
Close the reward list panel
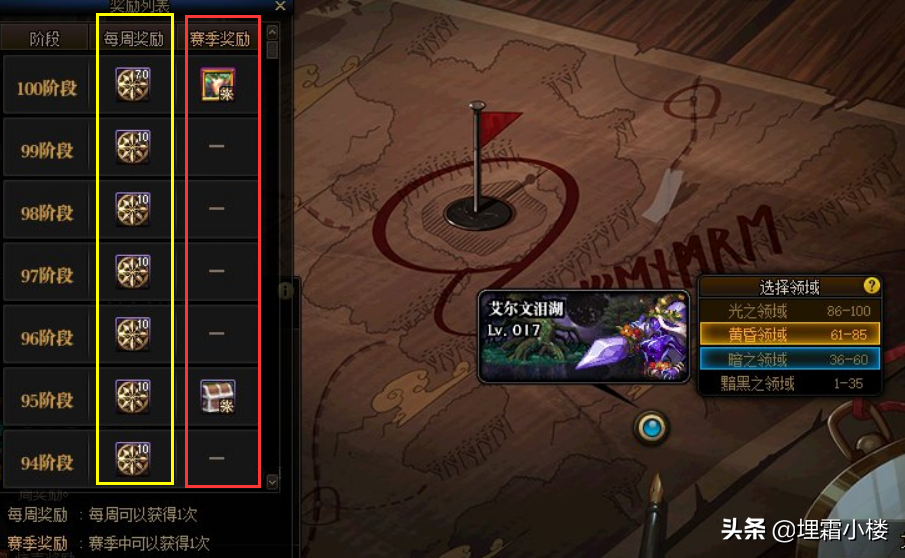click(x=280, y=6)
